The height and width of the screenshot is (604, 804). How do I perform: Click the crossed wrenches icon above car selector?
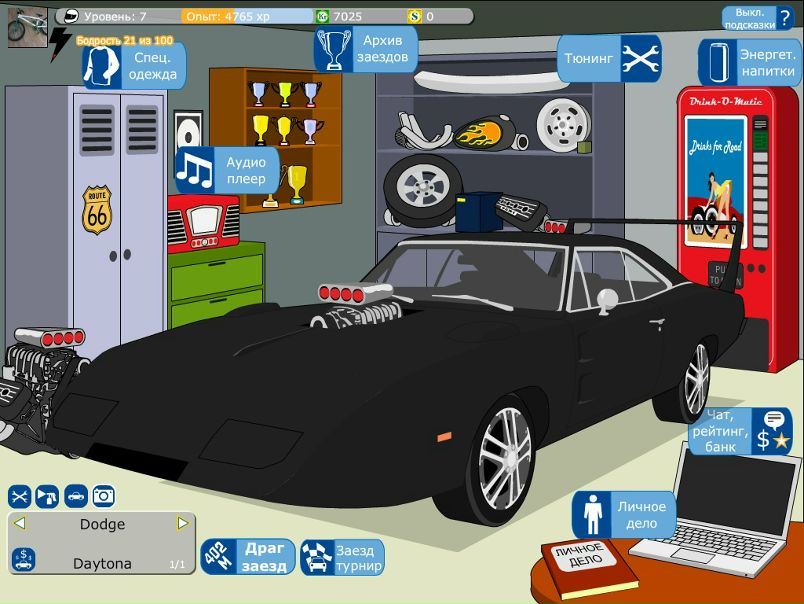20,495
